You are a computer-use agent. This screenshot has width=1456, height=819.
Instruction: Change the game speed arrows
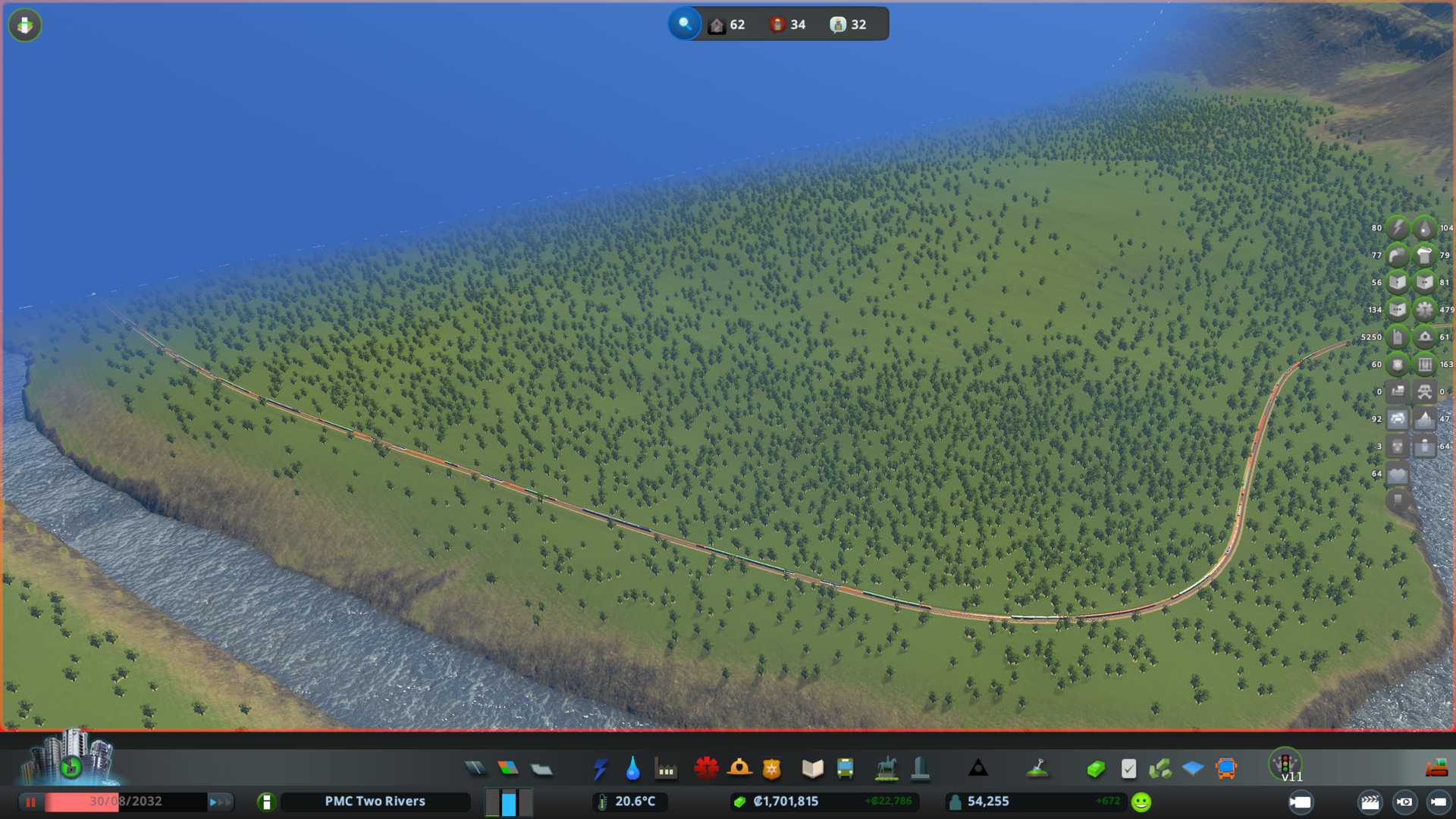[x=220, y=802]
